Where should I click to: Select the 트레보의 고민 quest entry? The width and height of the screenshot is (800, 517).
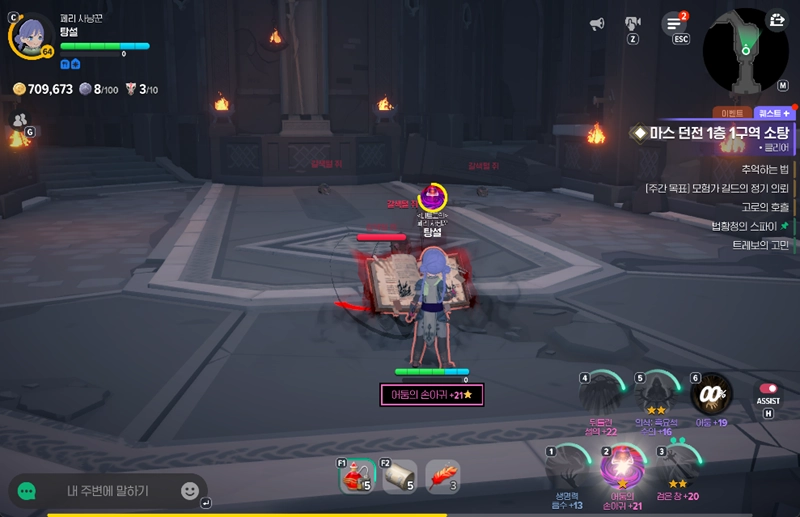[x=760, y=245]
